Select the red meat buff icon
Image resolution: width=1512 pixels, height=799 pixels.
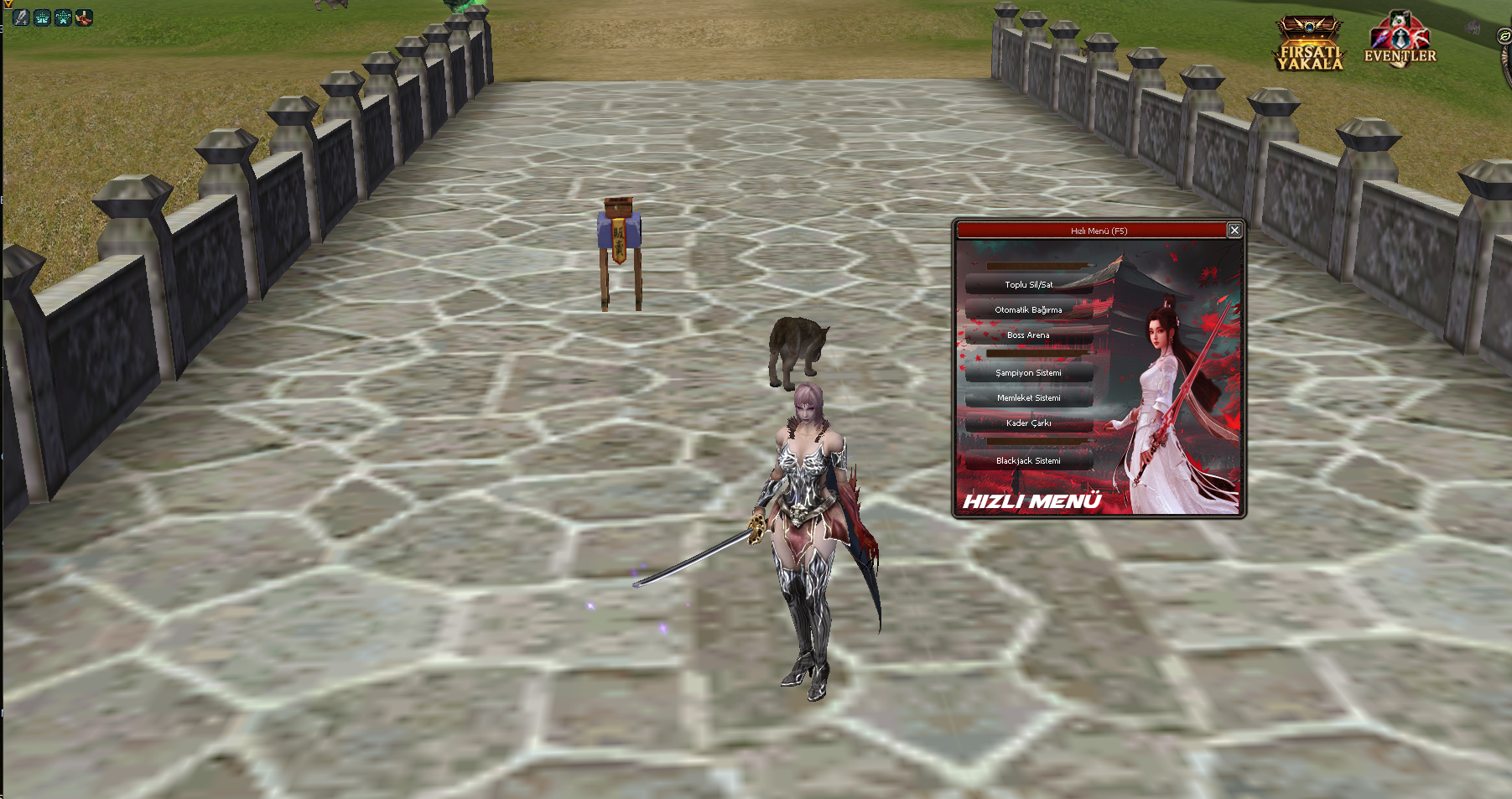84,18
